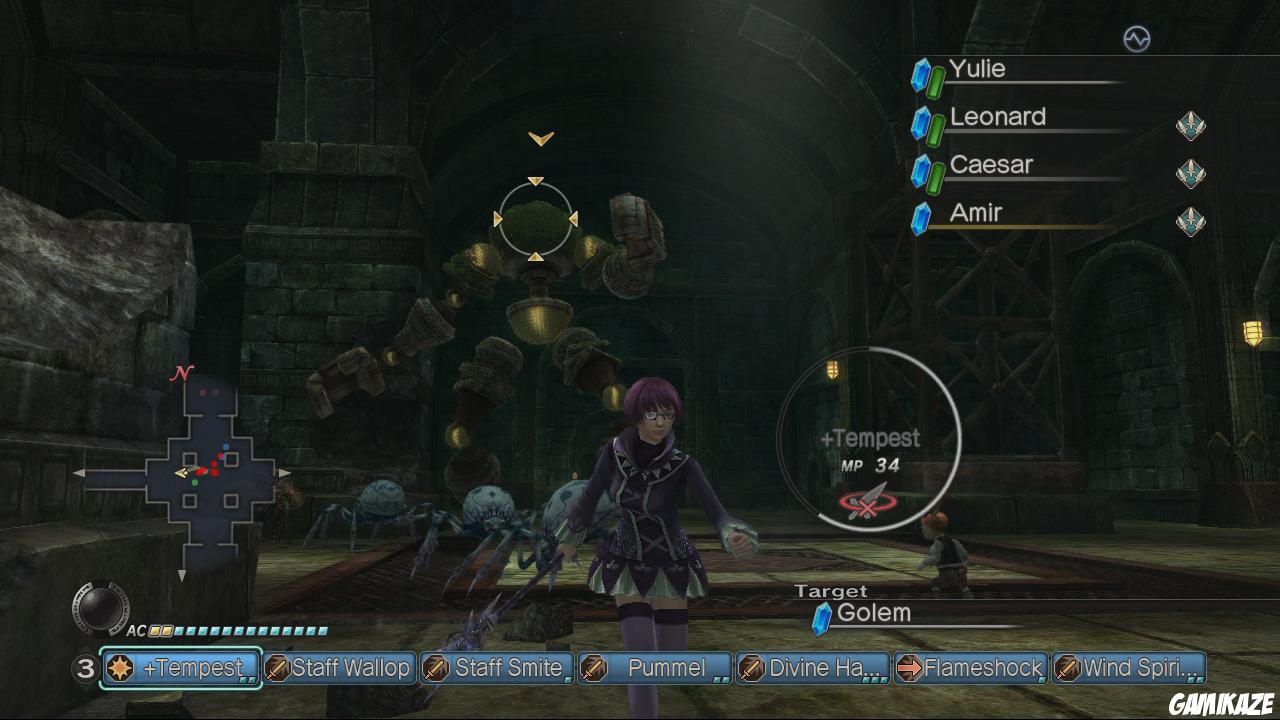This screenshot has width=1280, height=720.
Task: Activate the Divine Ha... command slot
Action: tap(813, 668)
